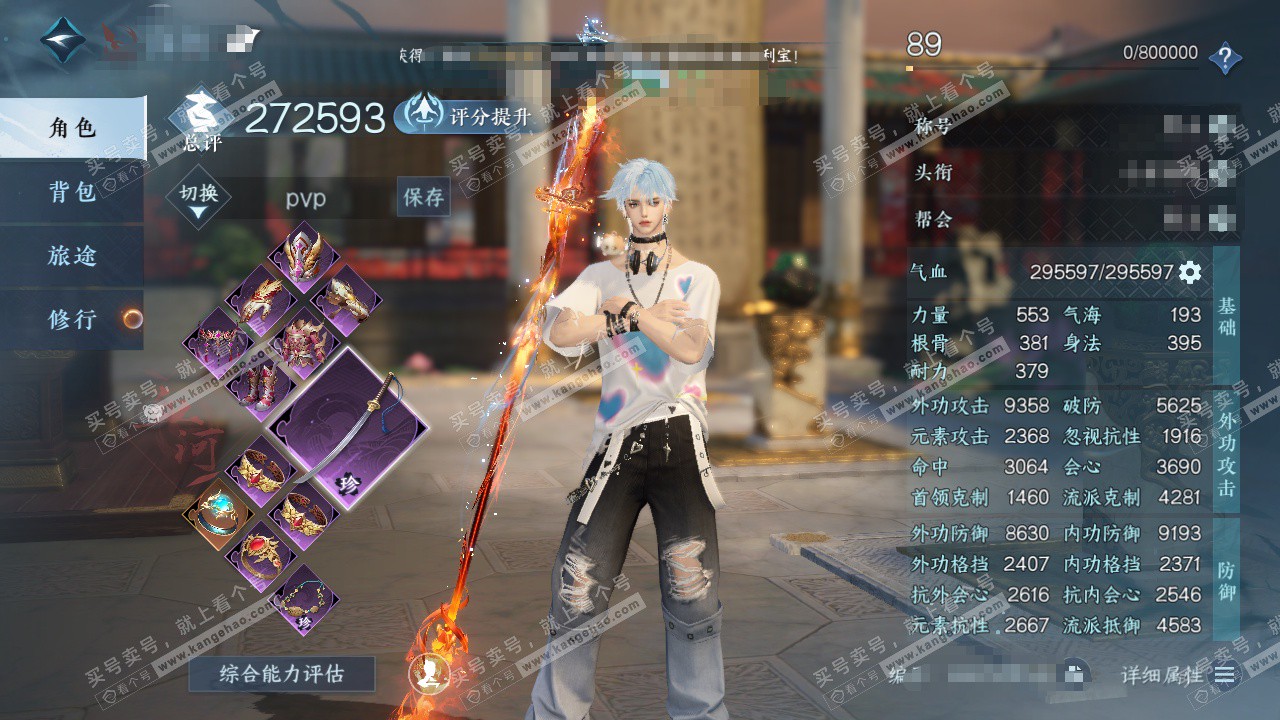Exit via the top-left diamond back icon
1280x720 pixels.
(x=62, y=40)
